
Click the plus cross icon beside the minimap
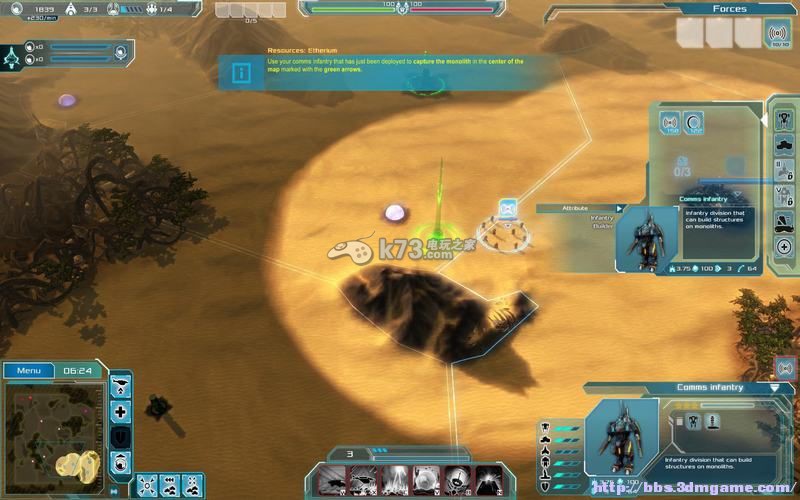pos(121,411)
